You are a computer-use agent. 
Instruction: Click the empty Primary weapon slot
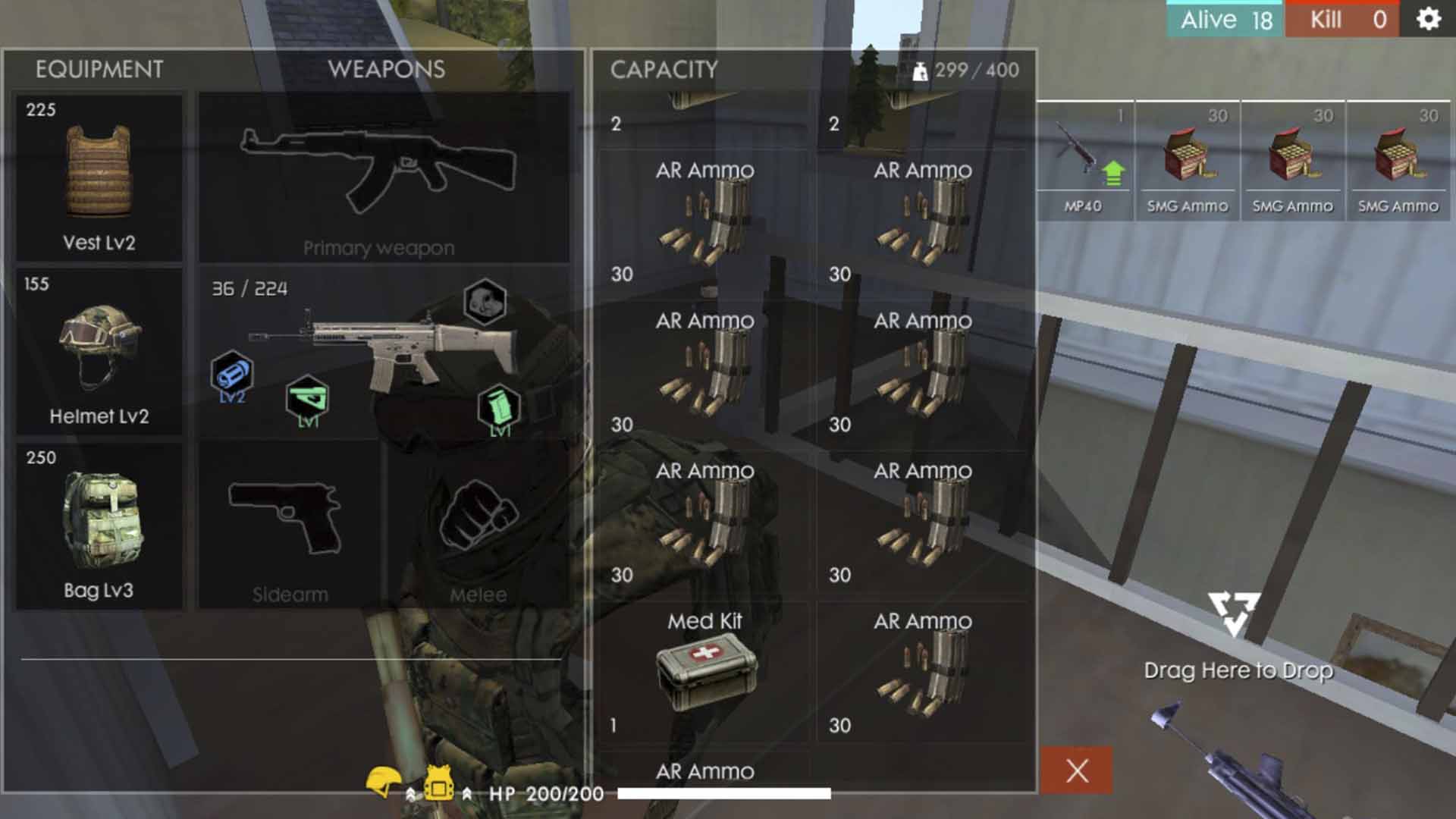(x=383, y=177)
